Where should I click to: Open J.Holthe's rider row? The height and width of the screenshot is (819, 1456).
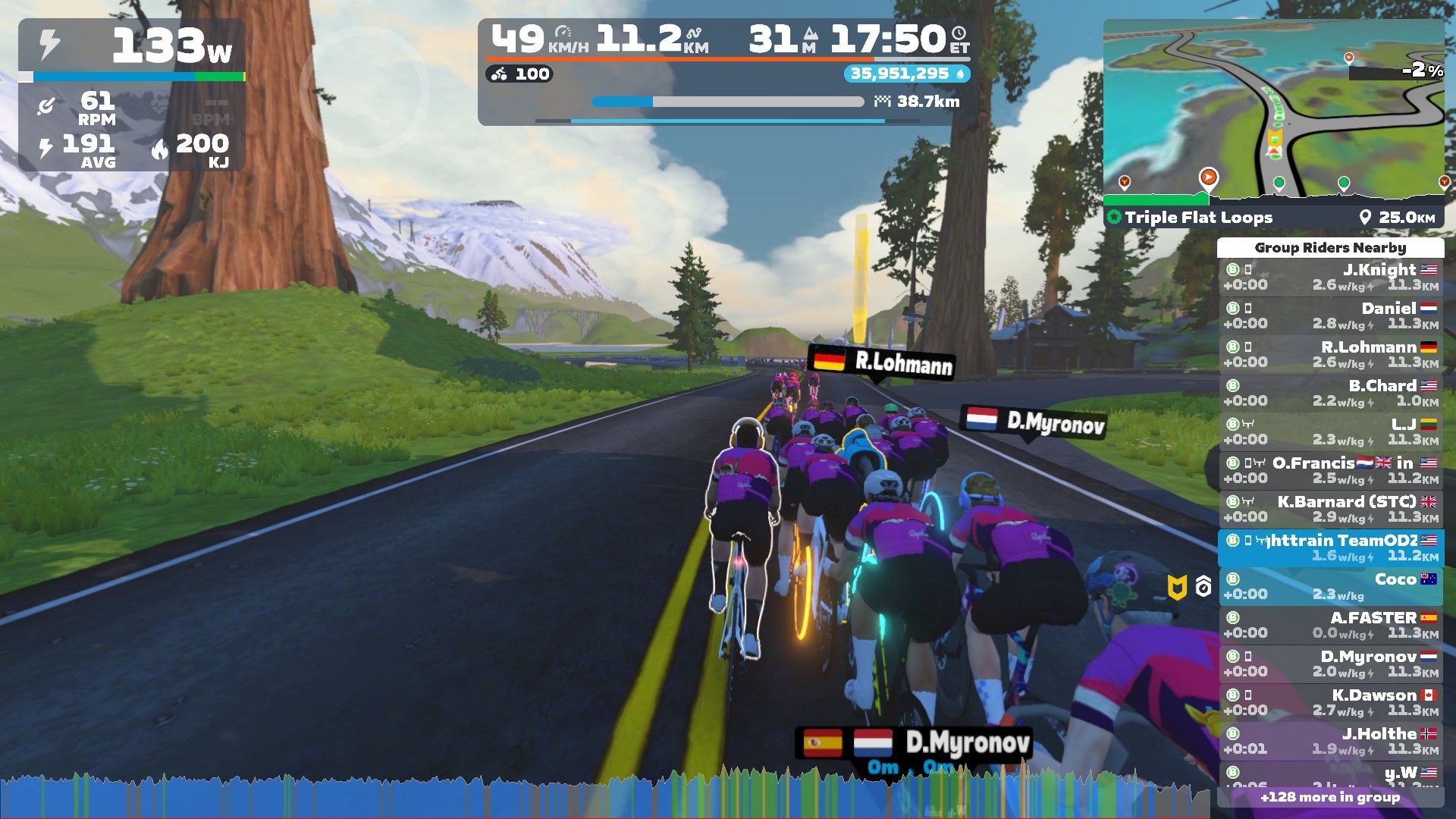pyautogui.click(x=1331, y=741)
